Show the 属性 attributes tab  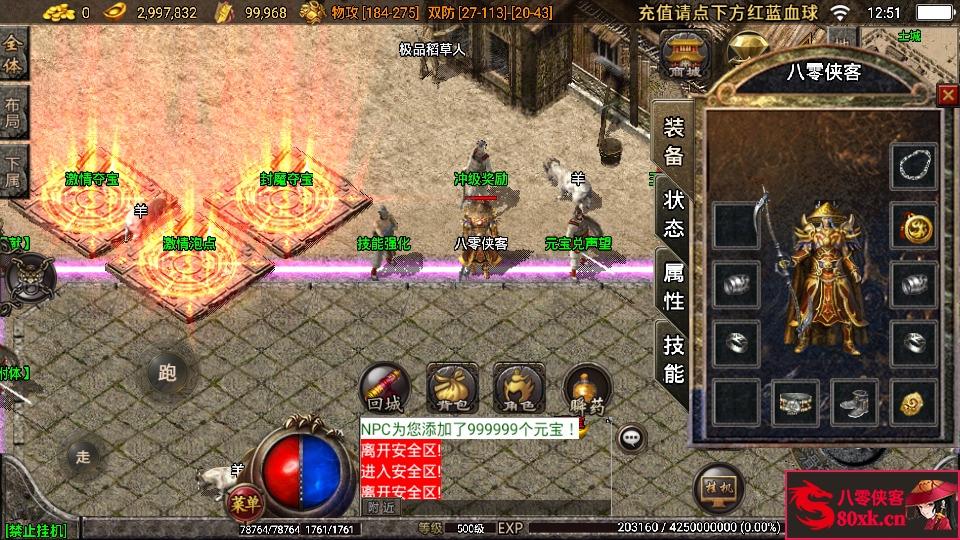(x=674, y=285)
